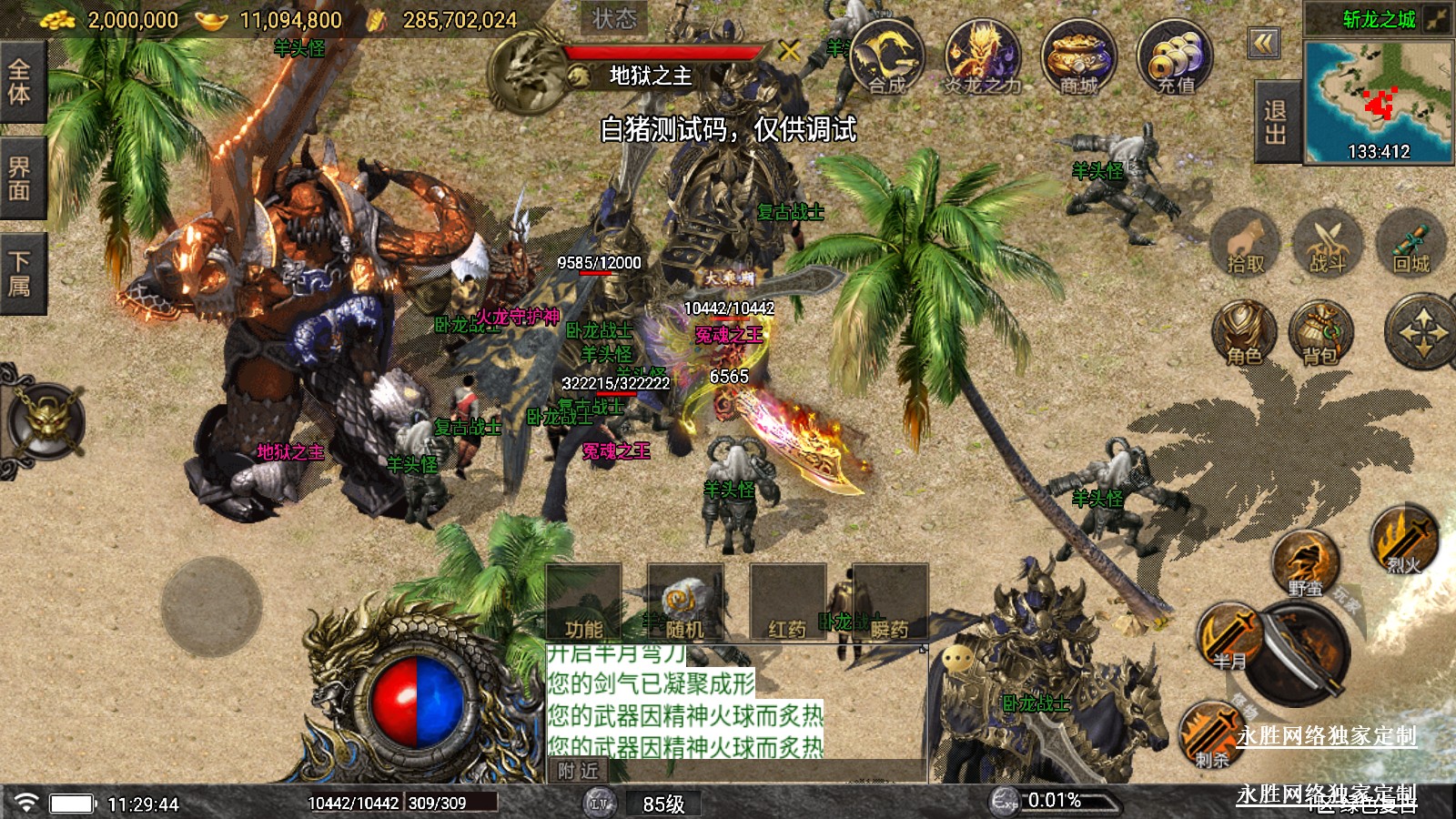Collapse the top icon row arrow
This screenshot has width=1456, height=819.
(1263, 43)
